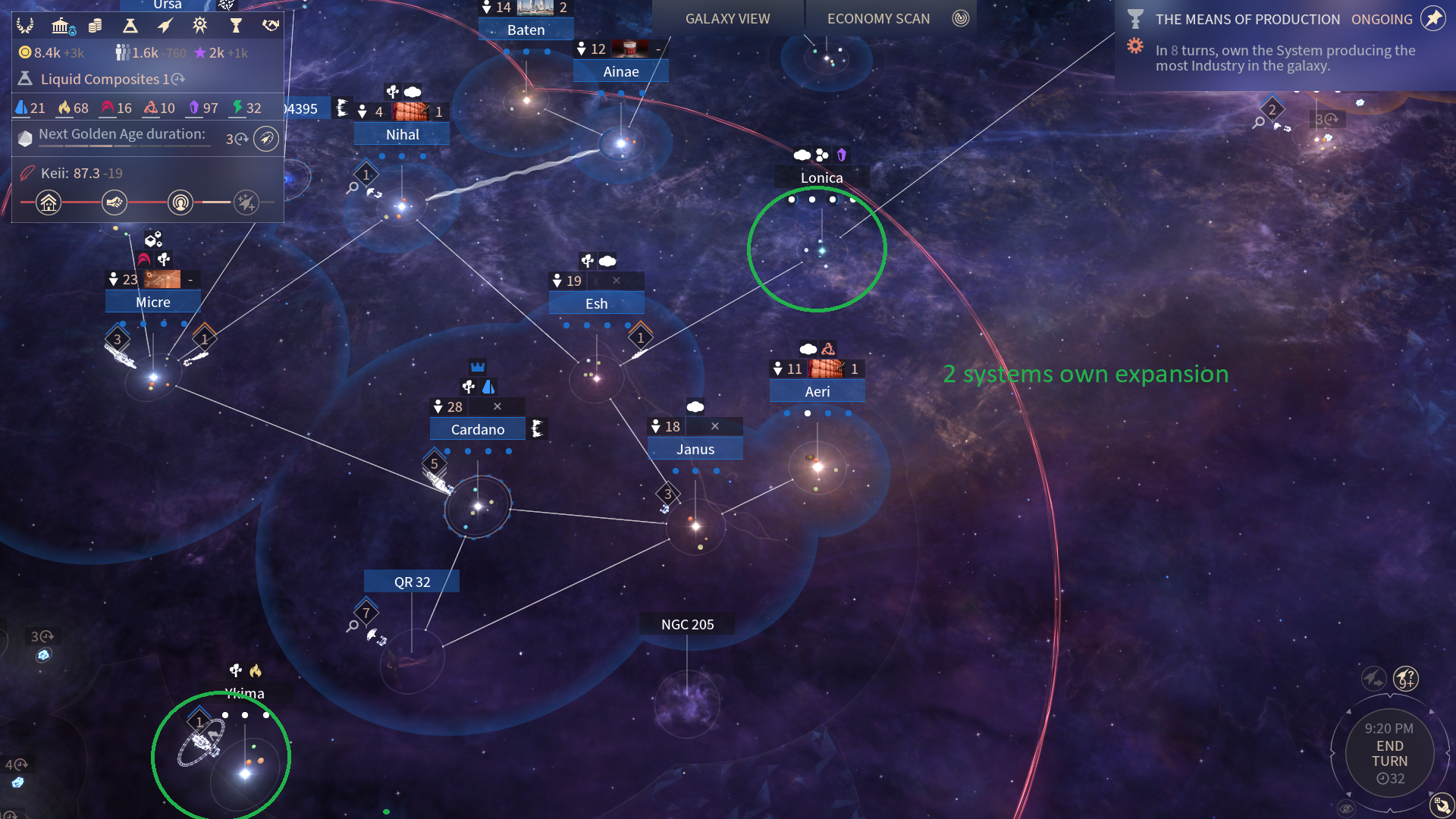This screenshot has height=819, width=1456.
Task: Open the Cardano system label
Action: (x=477, y=429)
